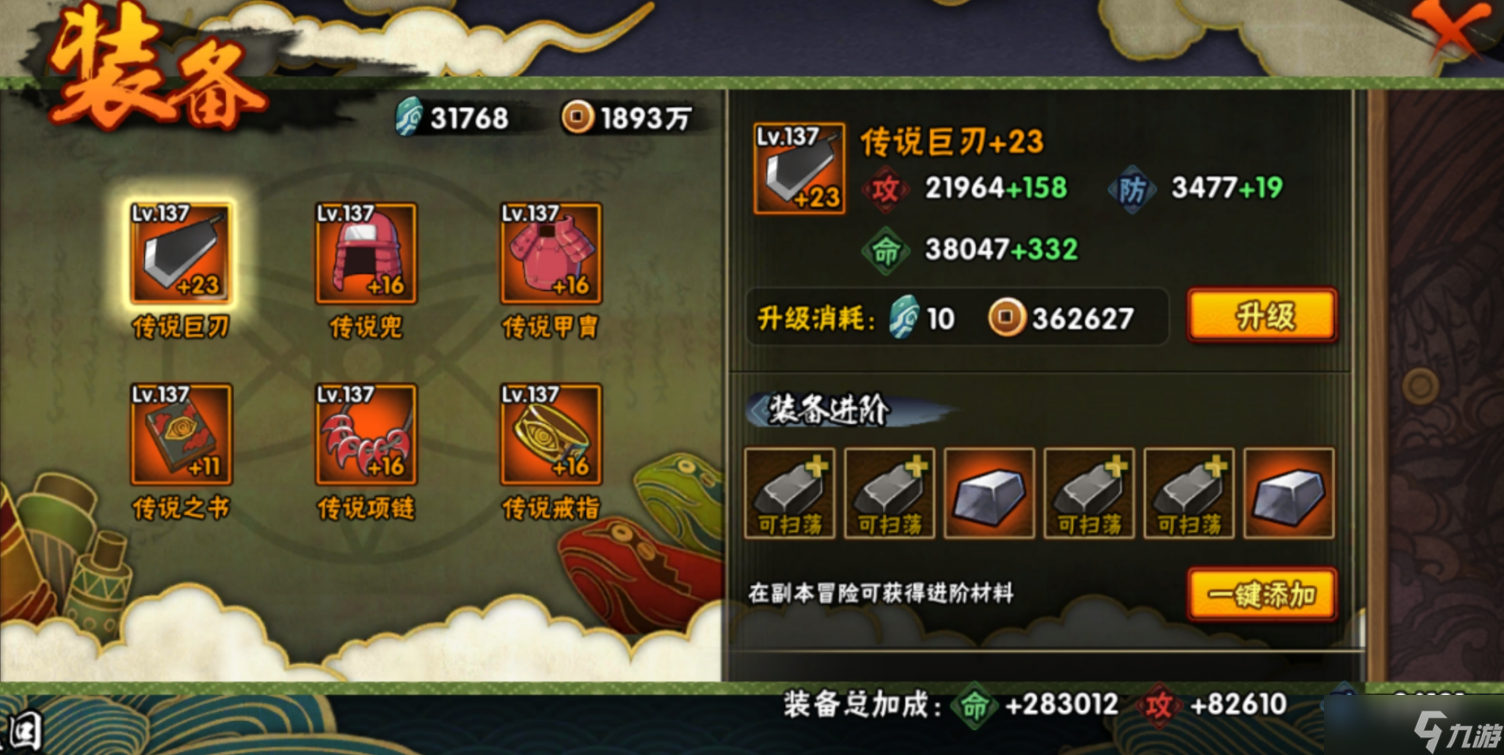
Task: Select the 传说兜 helmet equipment icon
Action: [x=365, y=255]
